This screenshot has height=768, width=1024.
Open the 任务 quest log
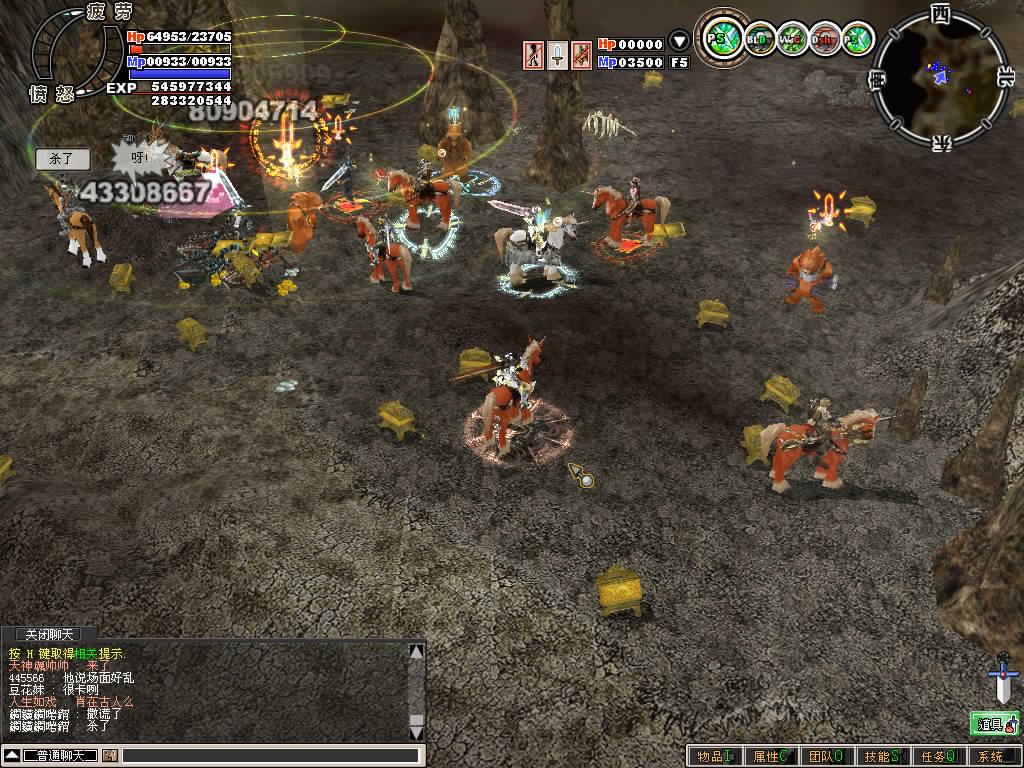939,757
